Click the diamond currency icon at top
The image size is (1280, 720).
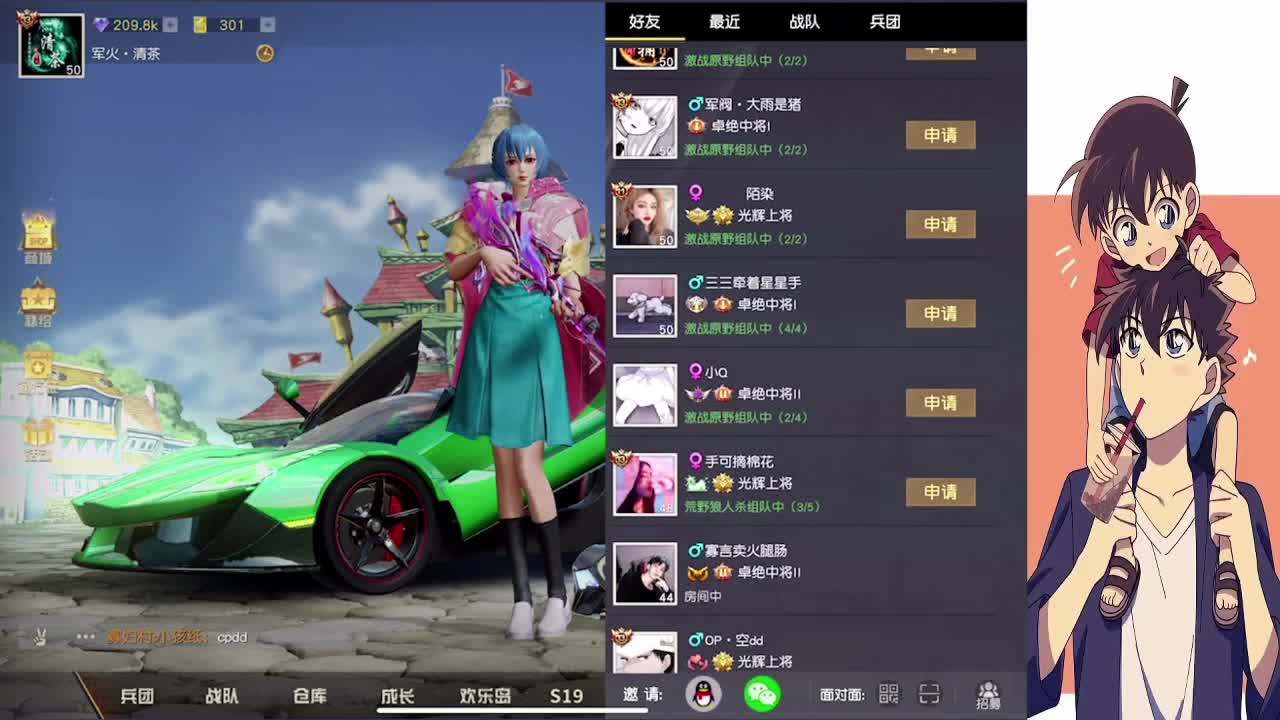(x=103, y=25)
